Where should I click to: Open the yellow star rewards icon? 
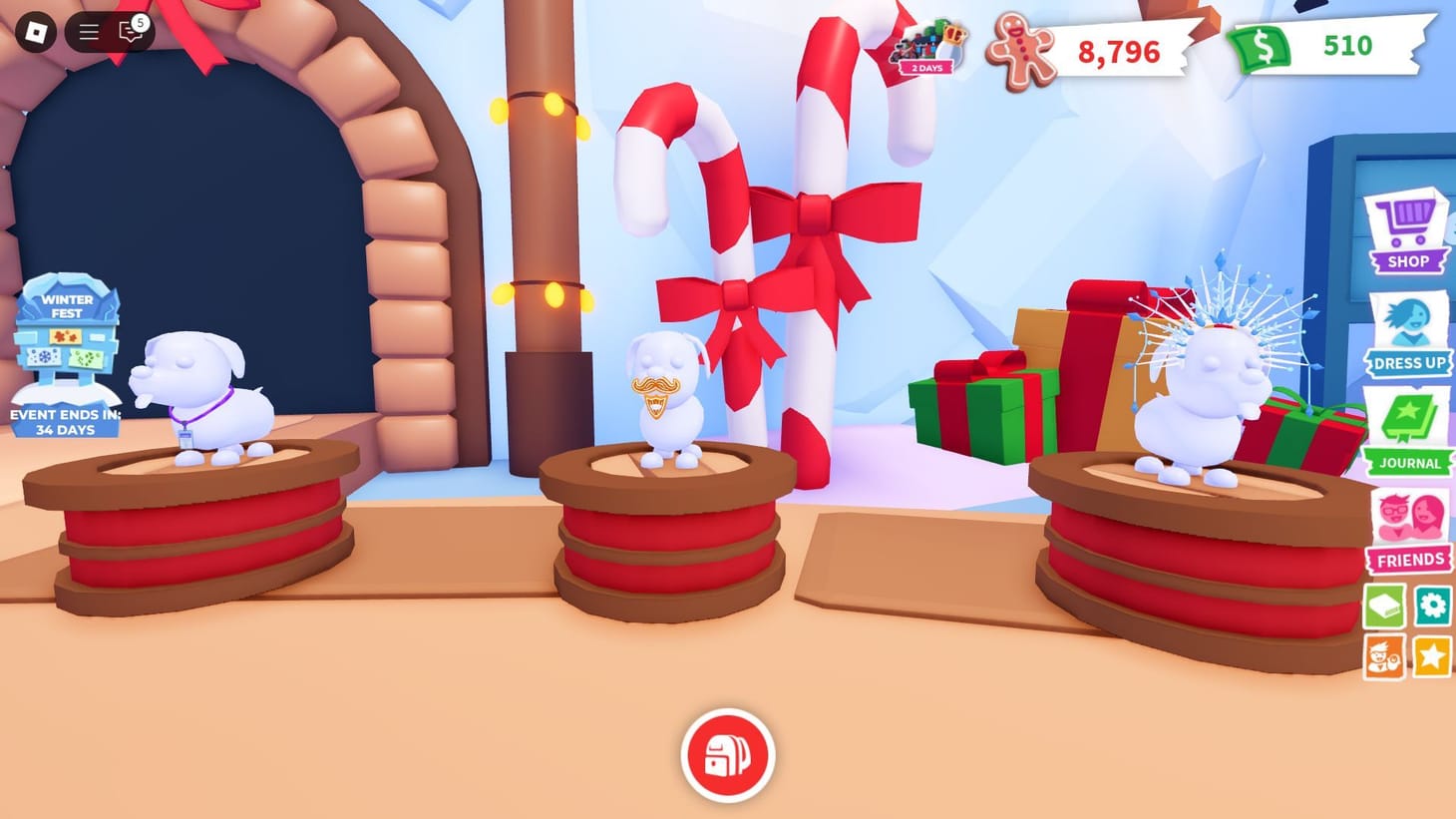click(x=1434, y=655)
